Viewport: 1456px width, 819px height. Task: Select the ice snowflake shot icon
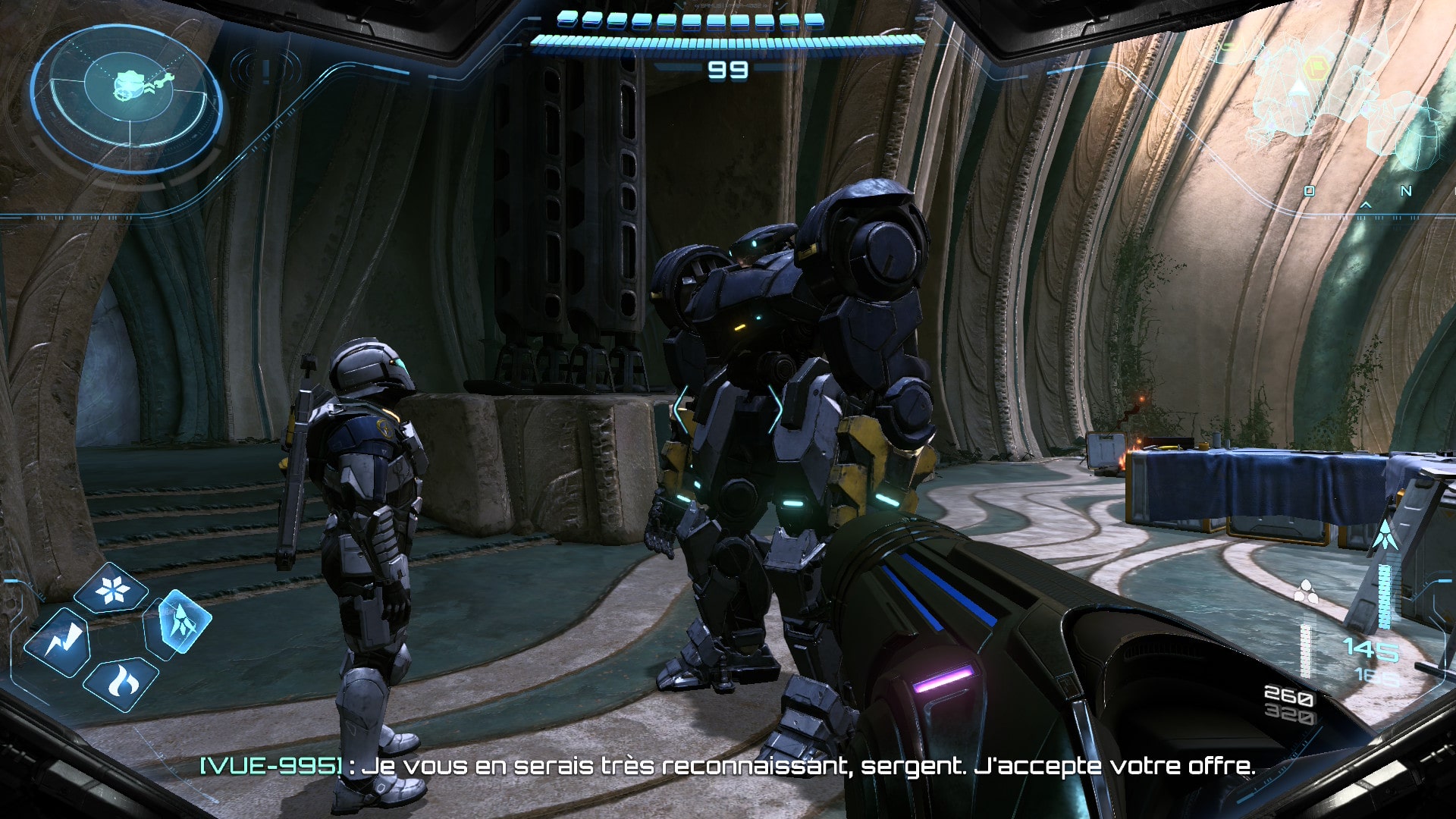[x=112, y=590]
